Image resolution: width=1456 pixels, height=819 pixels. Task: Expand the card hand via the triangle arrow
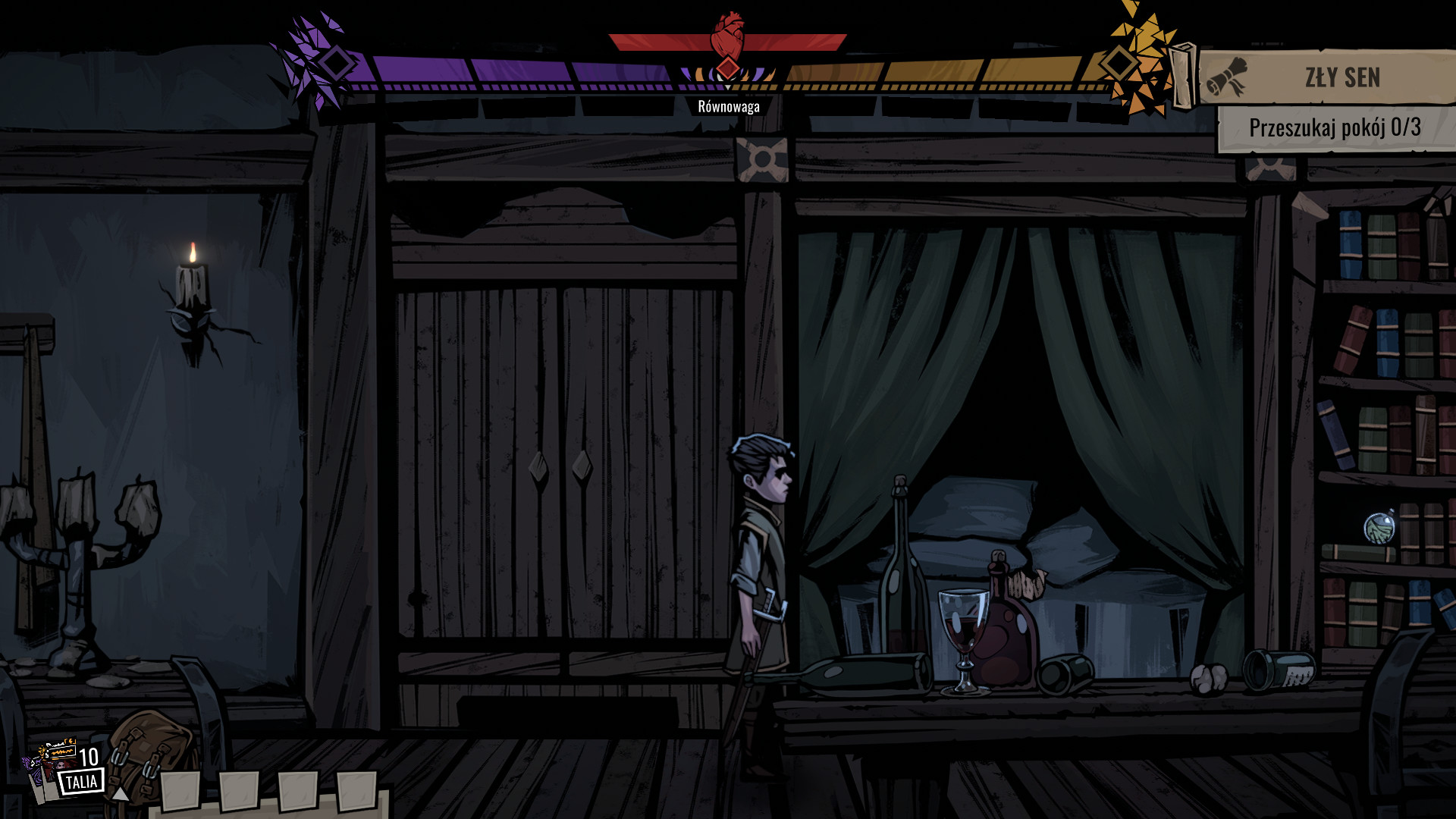120,795
